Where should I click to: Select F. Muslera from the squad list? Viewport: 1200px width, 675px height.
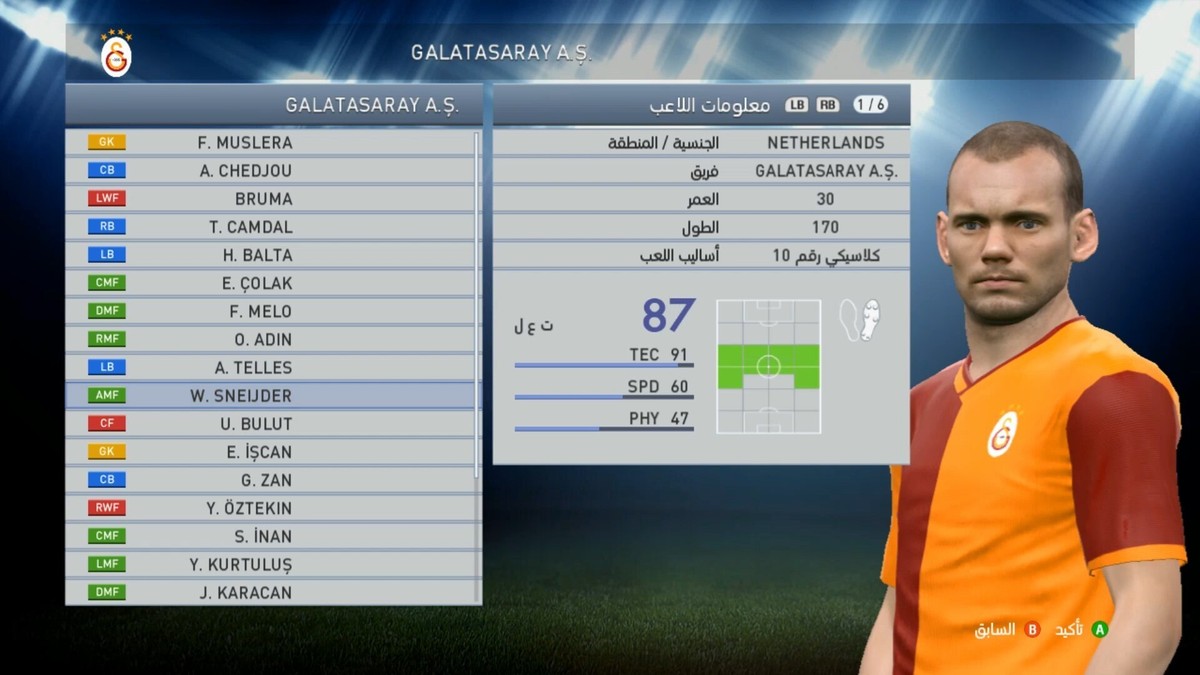point(245,142)
